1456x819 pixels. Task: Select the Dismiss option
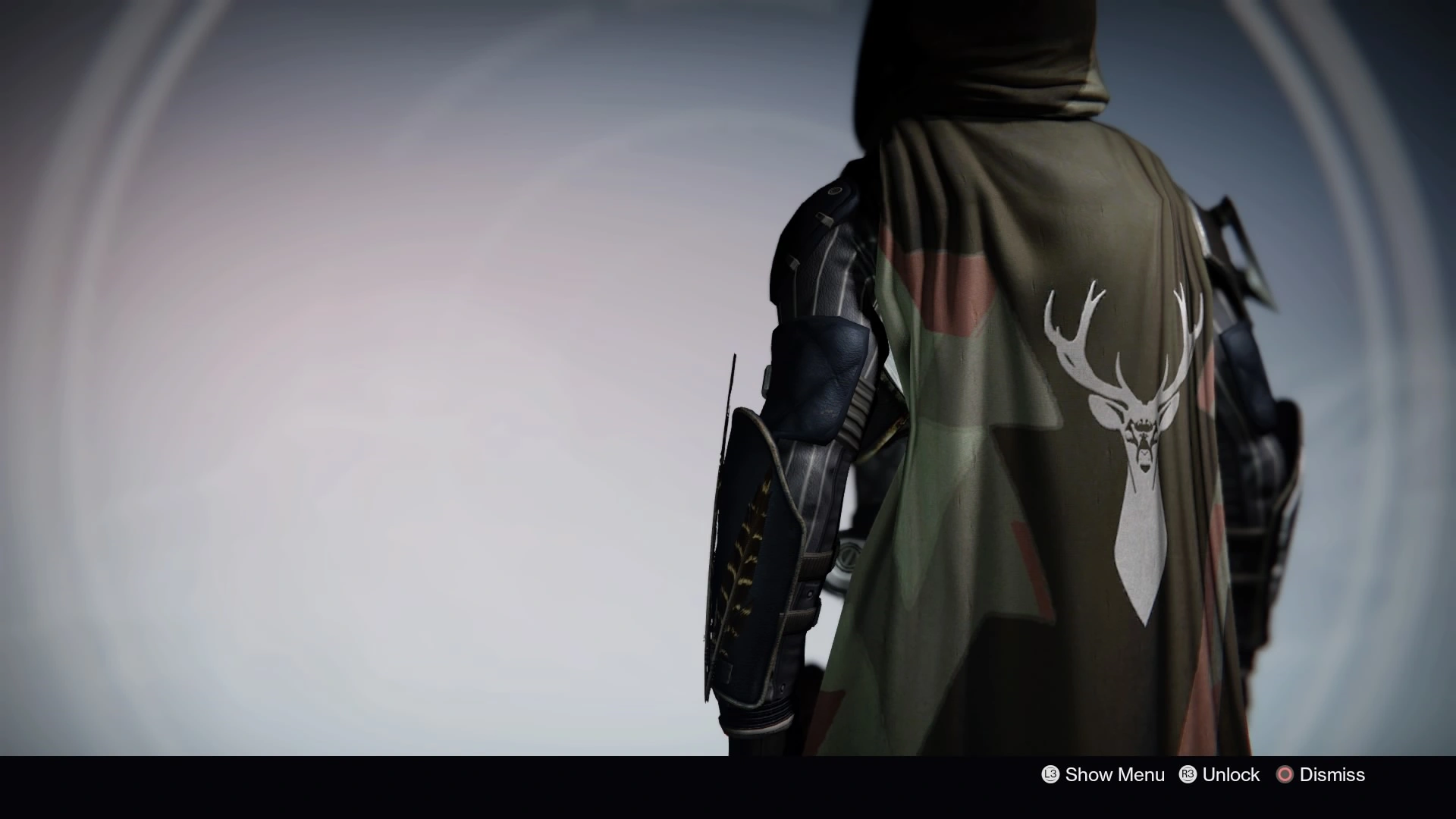click(1331, 775)
